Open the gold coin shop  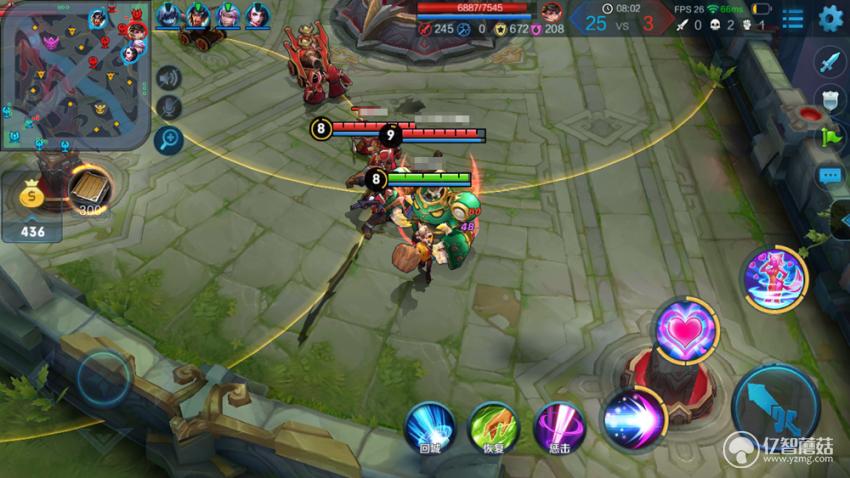(30, 197)
